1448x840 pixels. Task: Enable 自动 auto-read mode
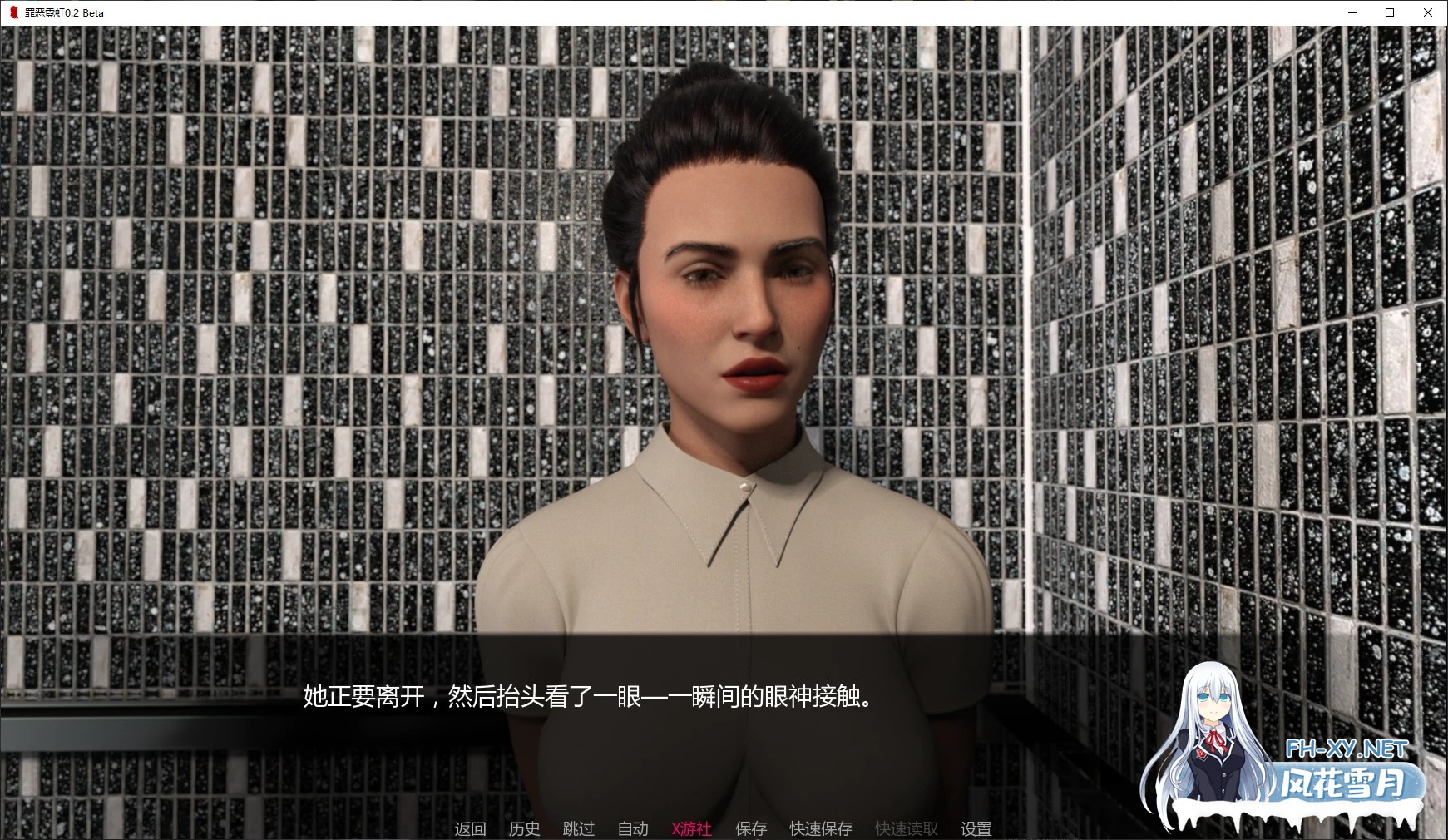coord(633,828)
